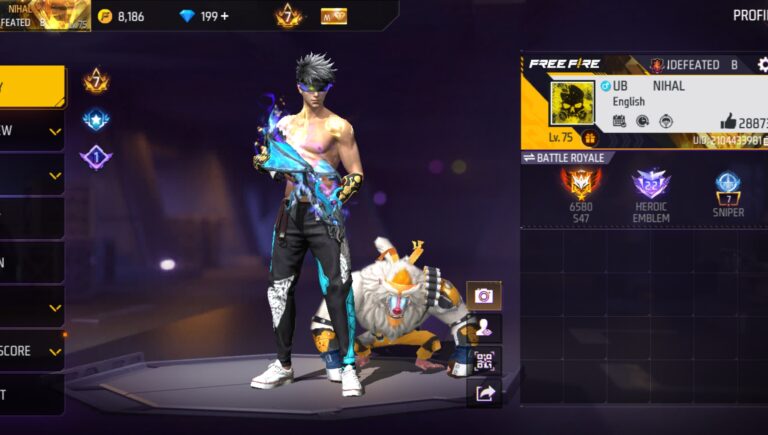This screenshot has height=435, width=768.
Task: Open the membership card icon in top bar
Action: point(333,16)
